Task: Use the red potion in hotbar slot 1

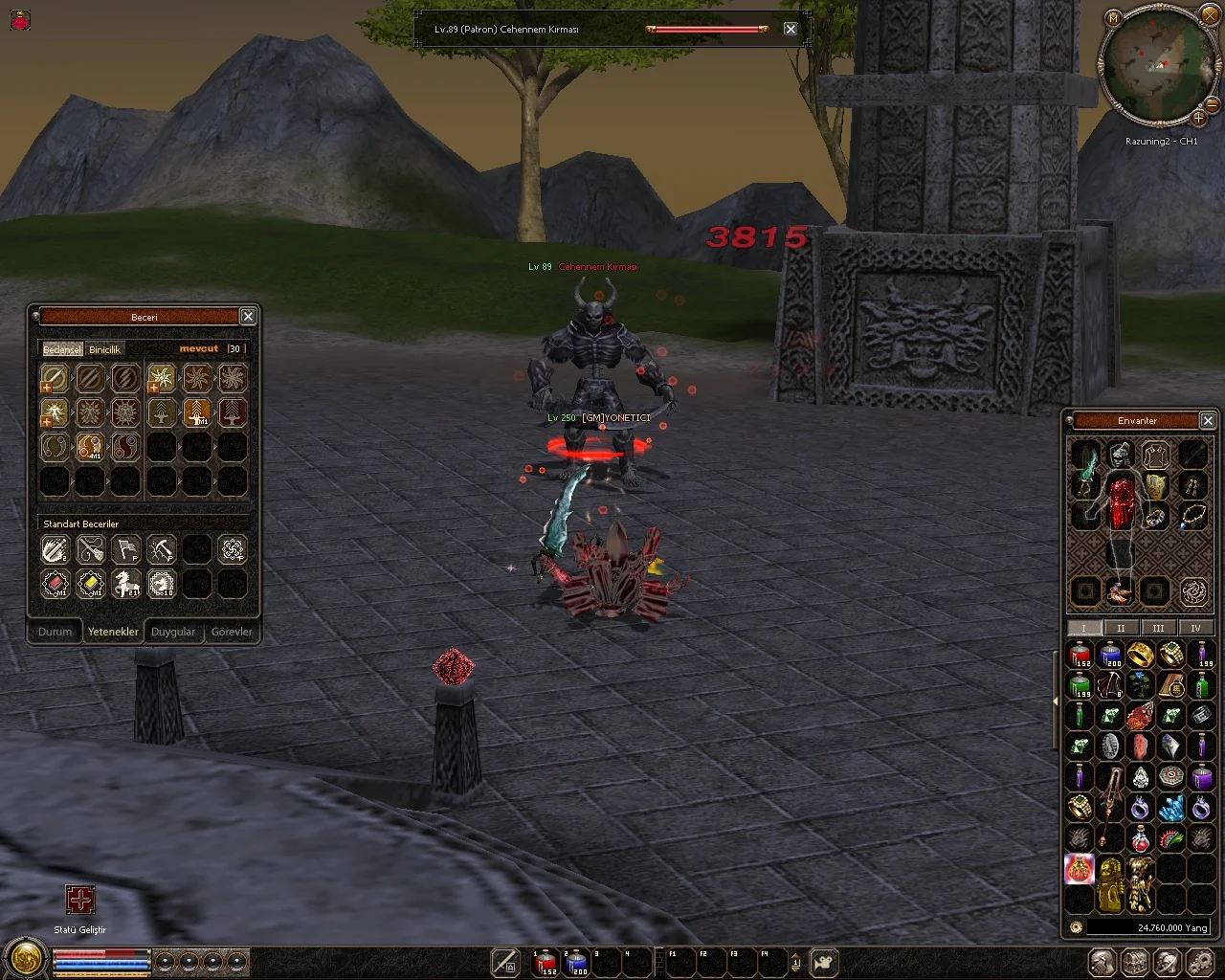Action: point(546,963)
